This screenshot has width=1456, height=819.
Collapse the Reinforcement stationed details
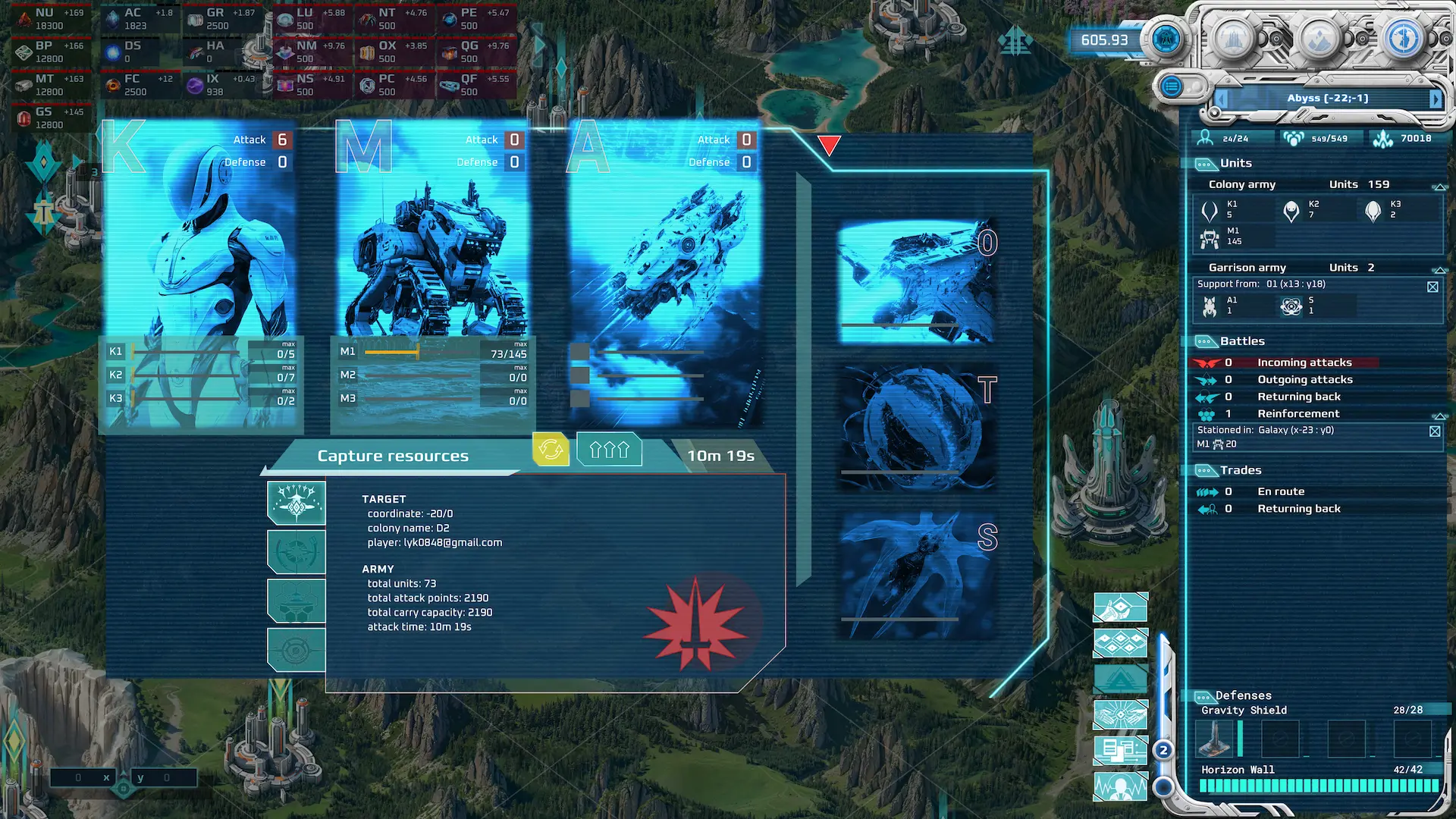pyautogui.click(x=1439, y=416)
